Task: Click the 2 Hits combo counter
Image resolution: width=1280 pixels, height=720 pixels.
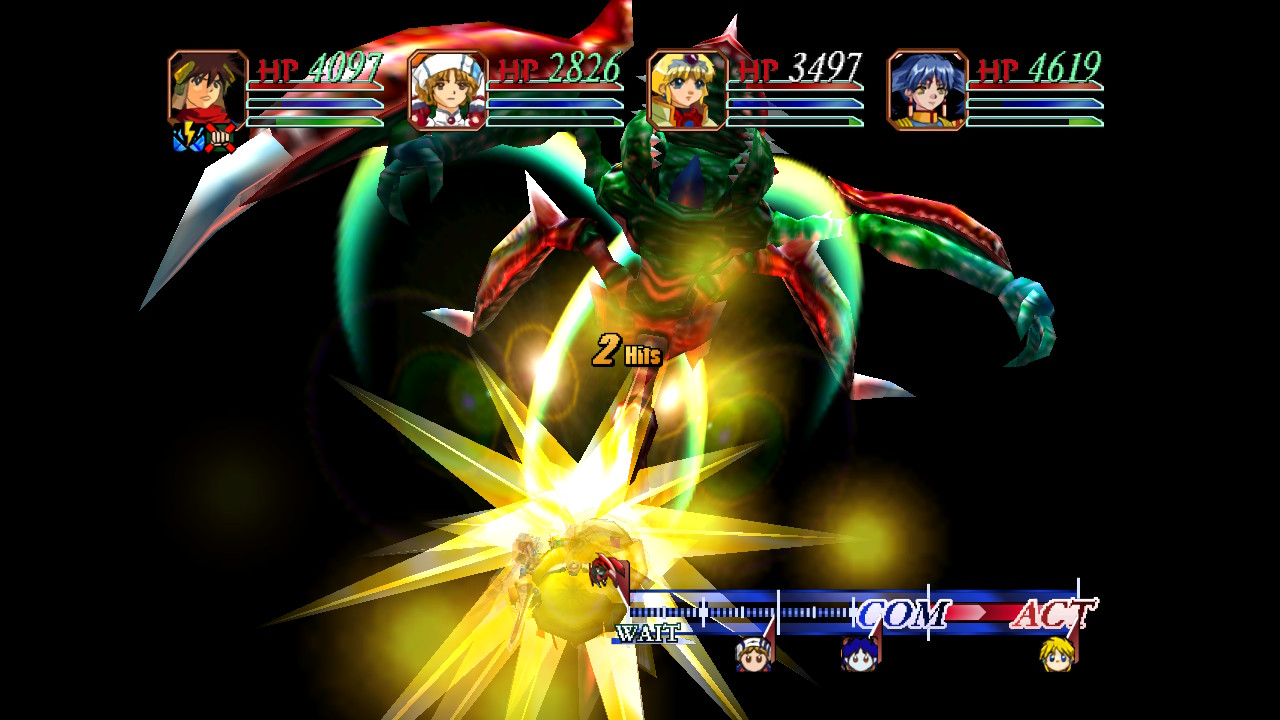Action: point(628,350)
